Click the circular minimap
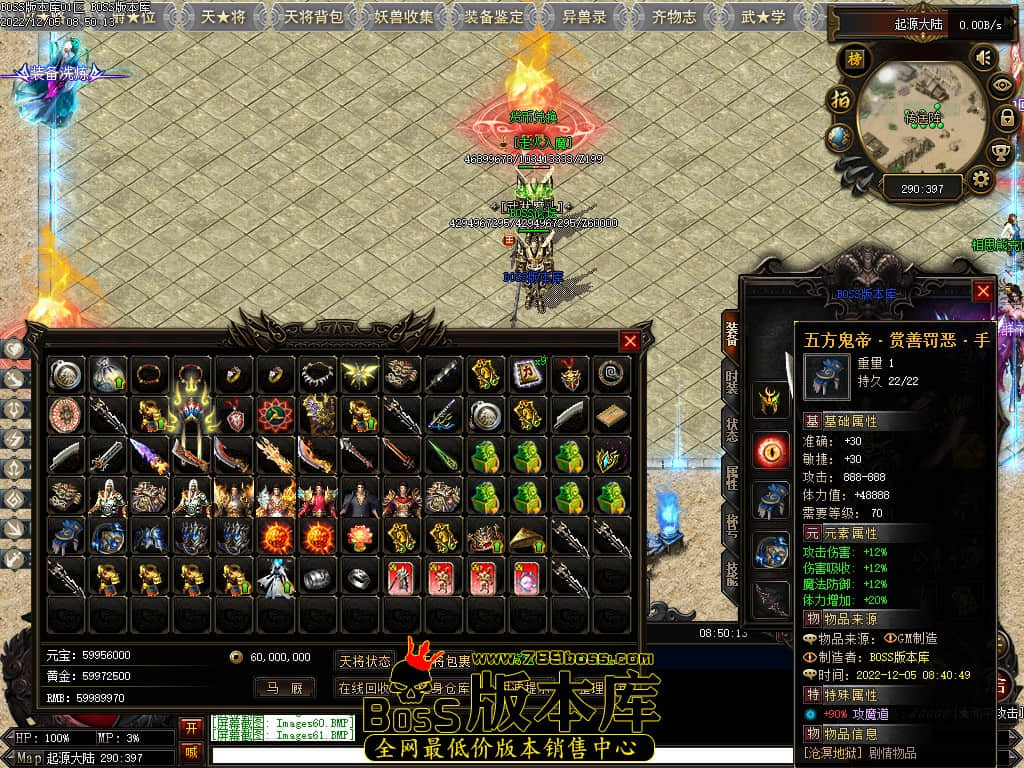 click(x=920, y=120)
